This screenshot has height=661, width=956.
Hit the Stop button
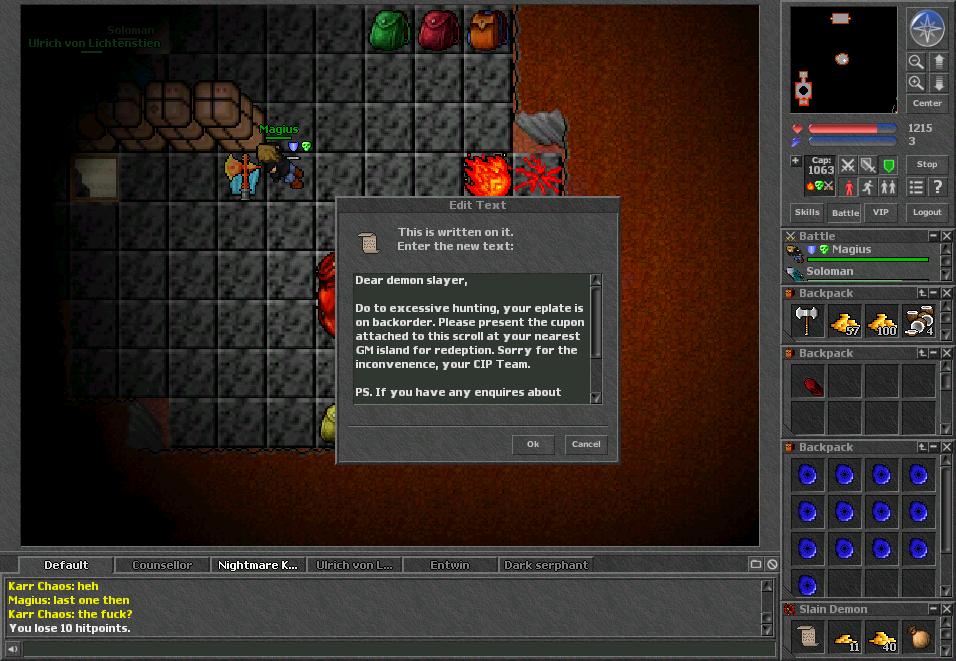point(927,164)
